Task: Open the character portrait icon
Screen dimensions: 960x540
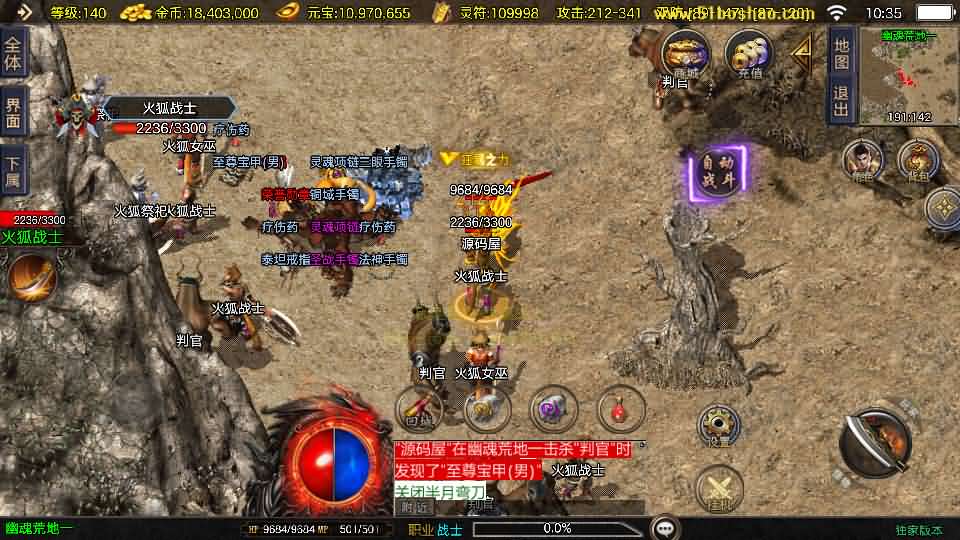Action: 862,160
